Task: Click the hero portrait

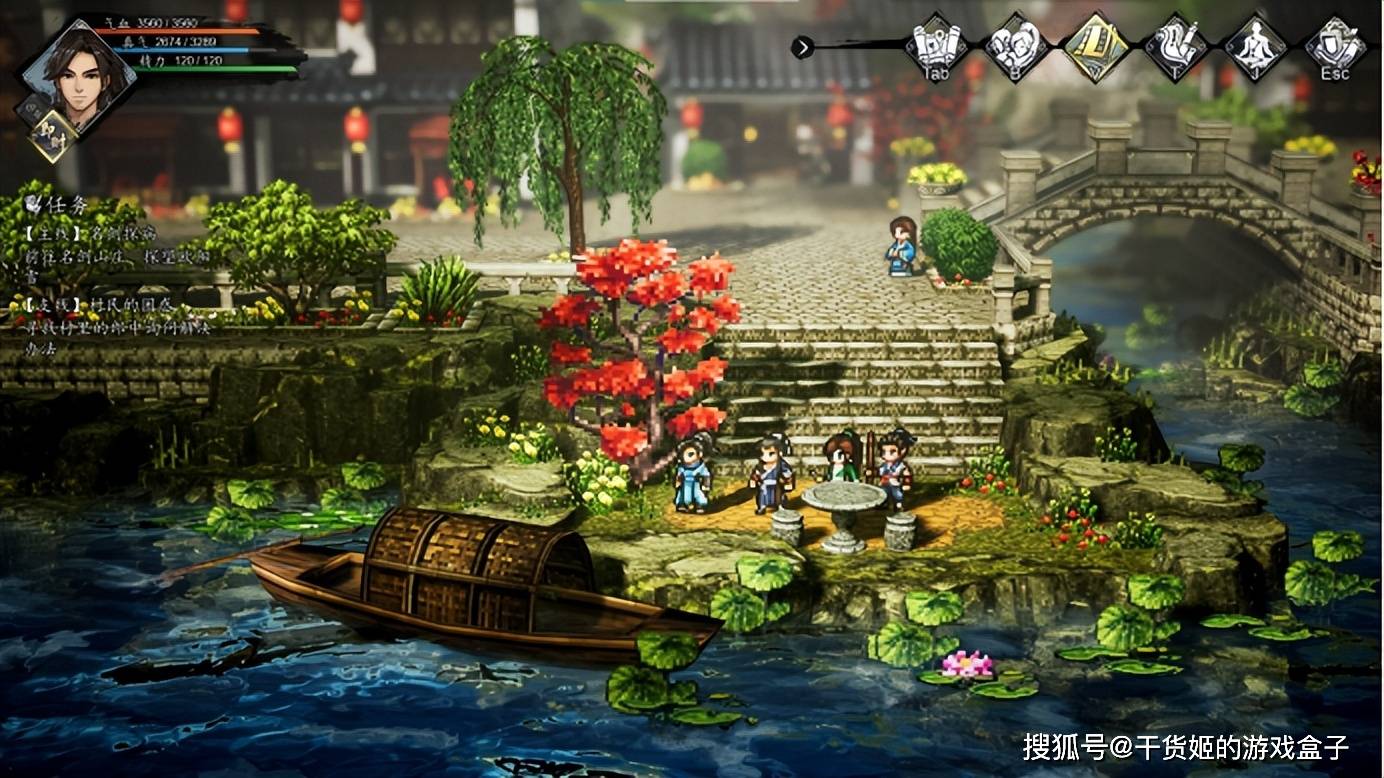Action: coord(78,77)
